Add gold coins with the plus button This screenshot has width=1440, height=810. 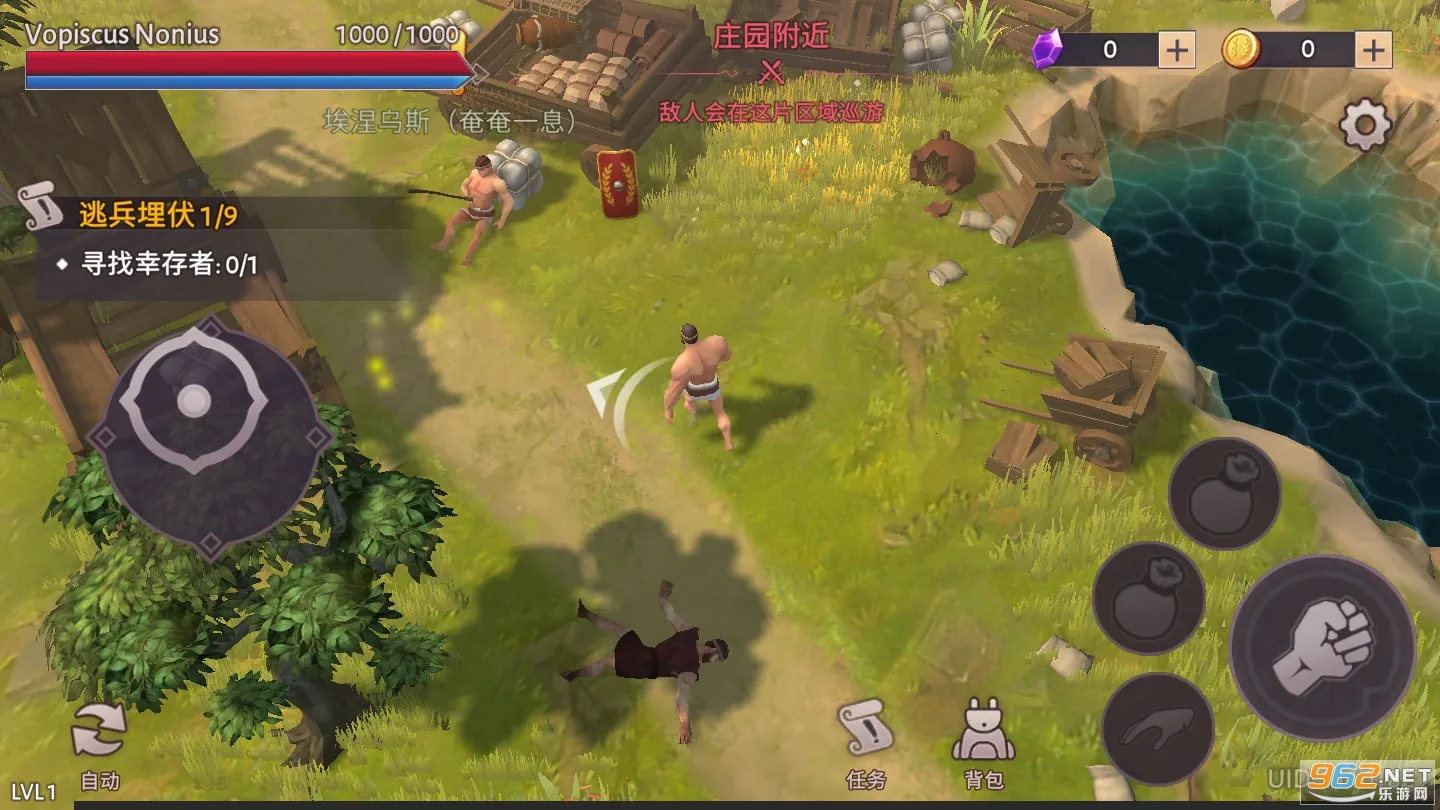1374,49
